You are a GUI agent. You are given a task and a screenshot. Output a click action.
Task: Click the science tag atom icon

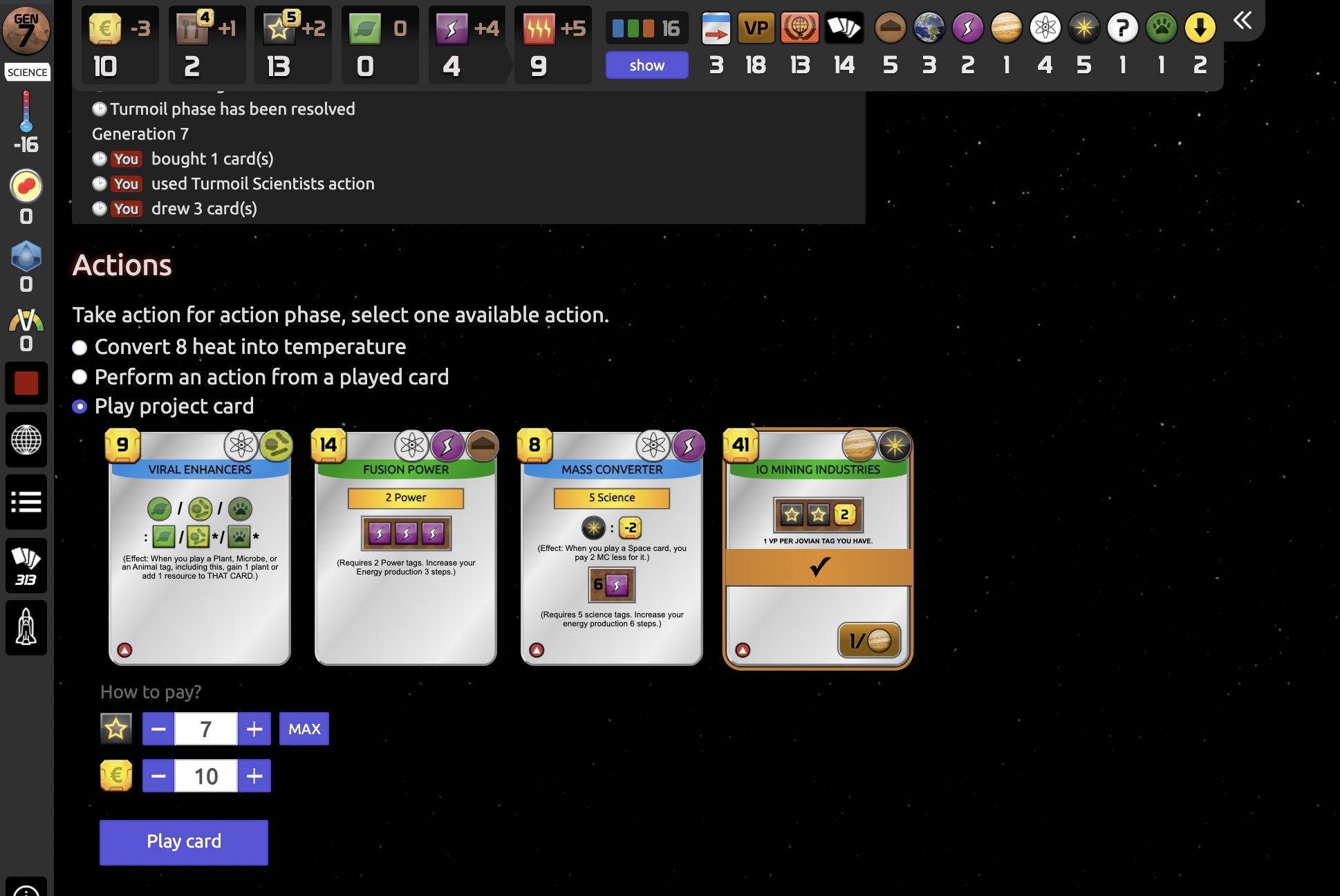(1045, 28)
